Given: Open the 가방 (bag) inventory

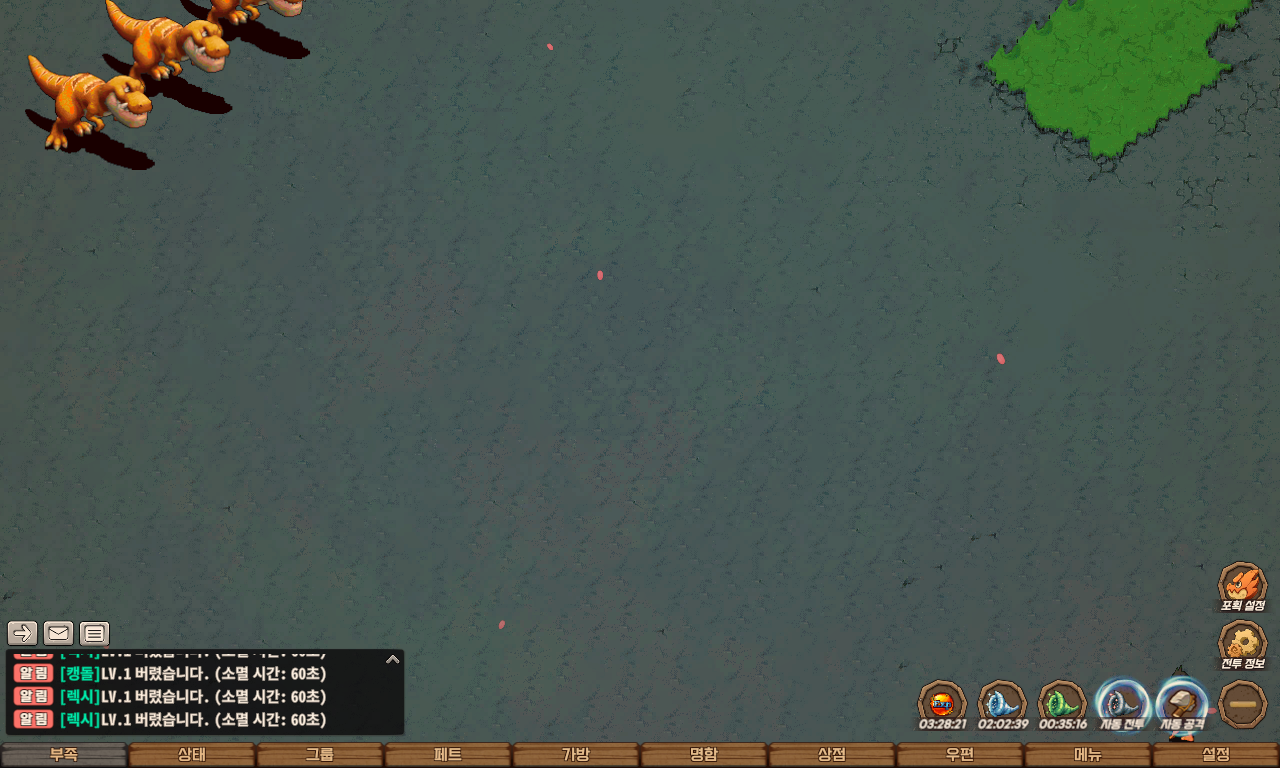Looking at the screenshot, I should click(x=576, y=755).
